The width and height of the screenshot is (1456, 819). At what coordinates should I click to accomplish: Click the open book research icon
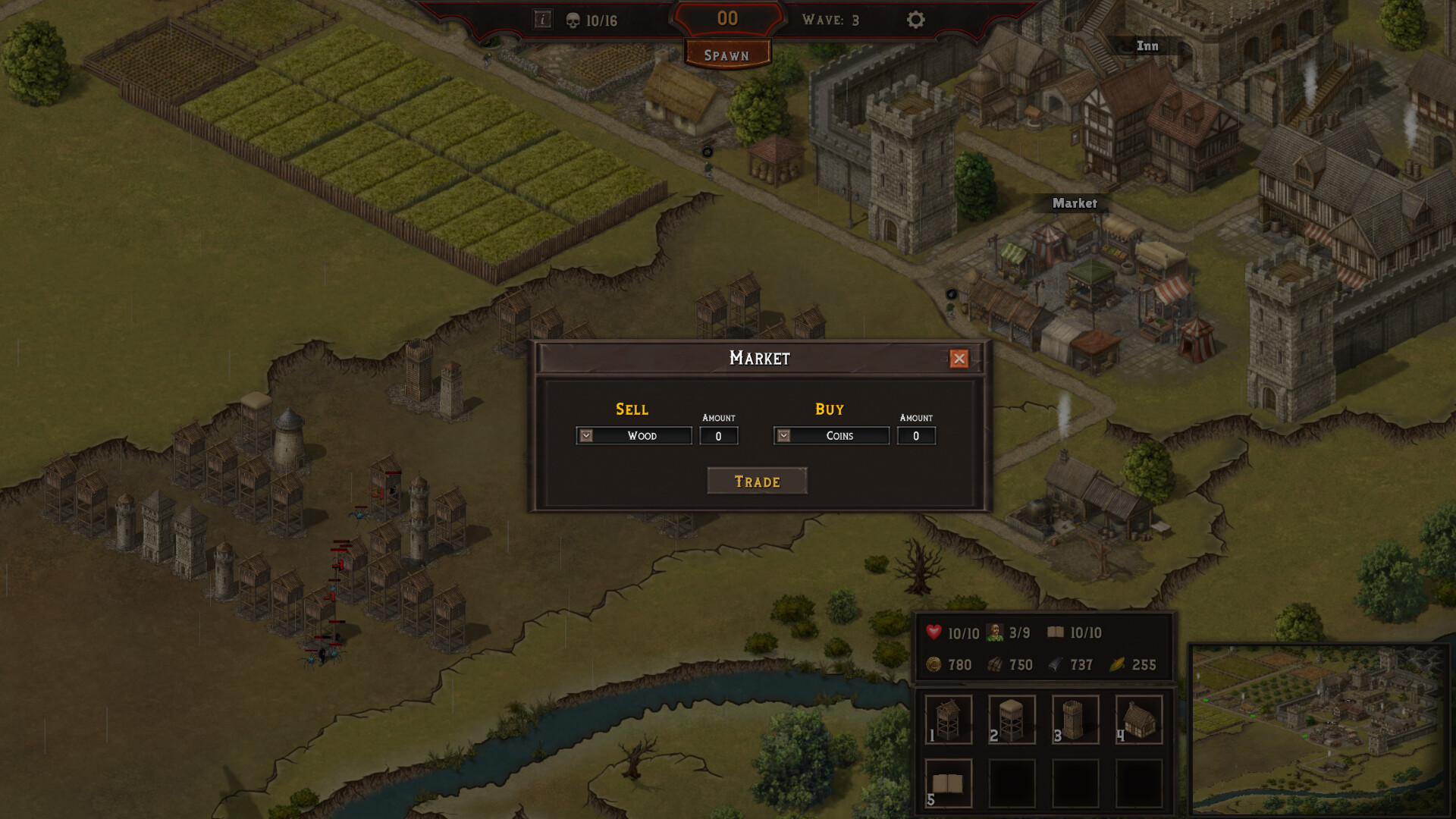[x=1056, y=632]
